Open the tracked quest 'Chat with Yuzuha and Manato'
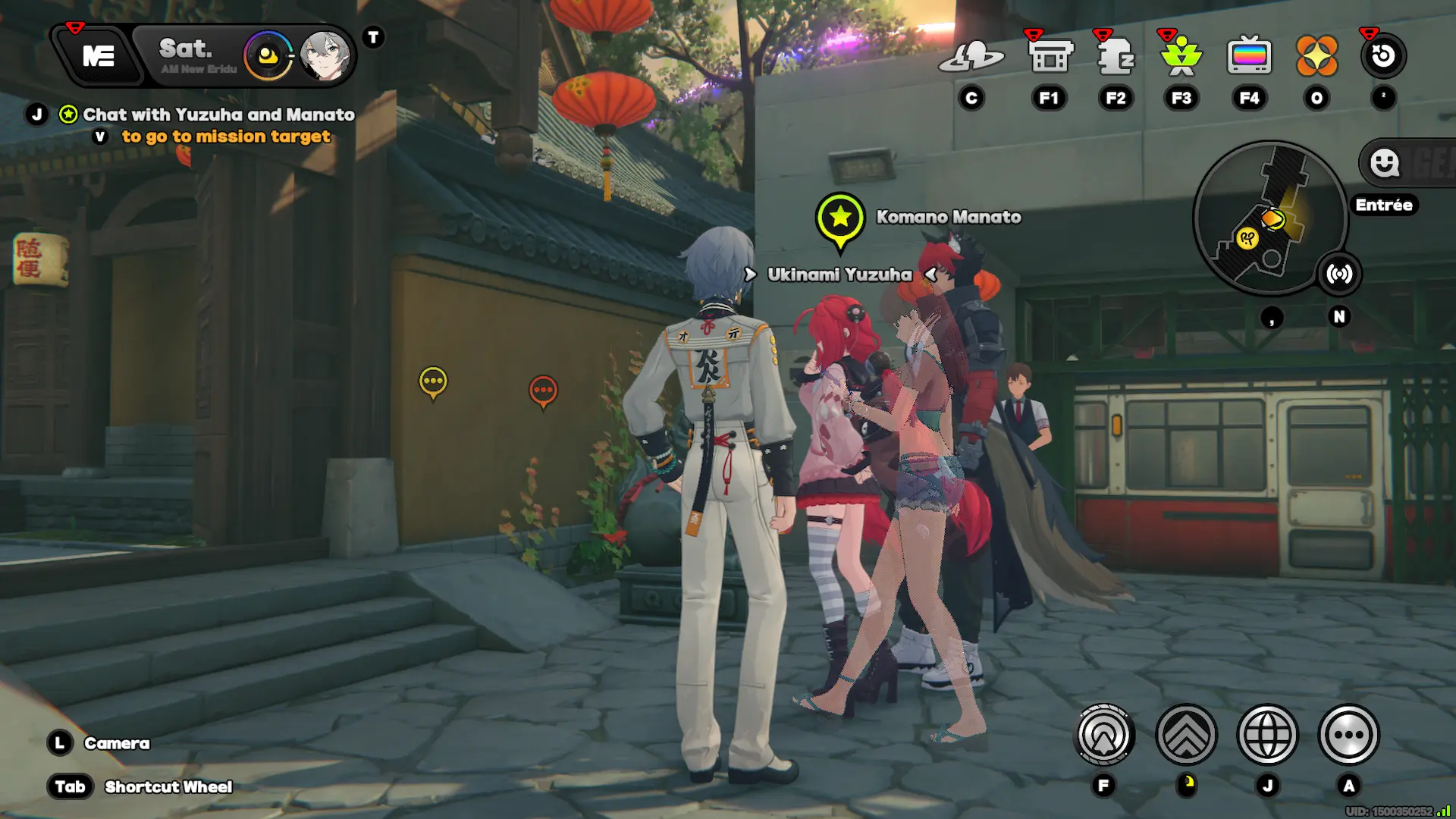This screenshot has height=819, width=1456. (218, 115)
